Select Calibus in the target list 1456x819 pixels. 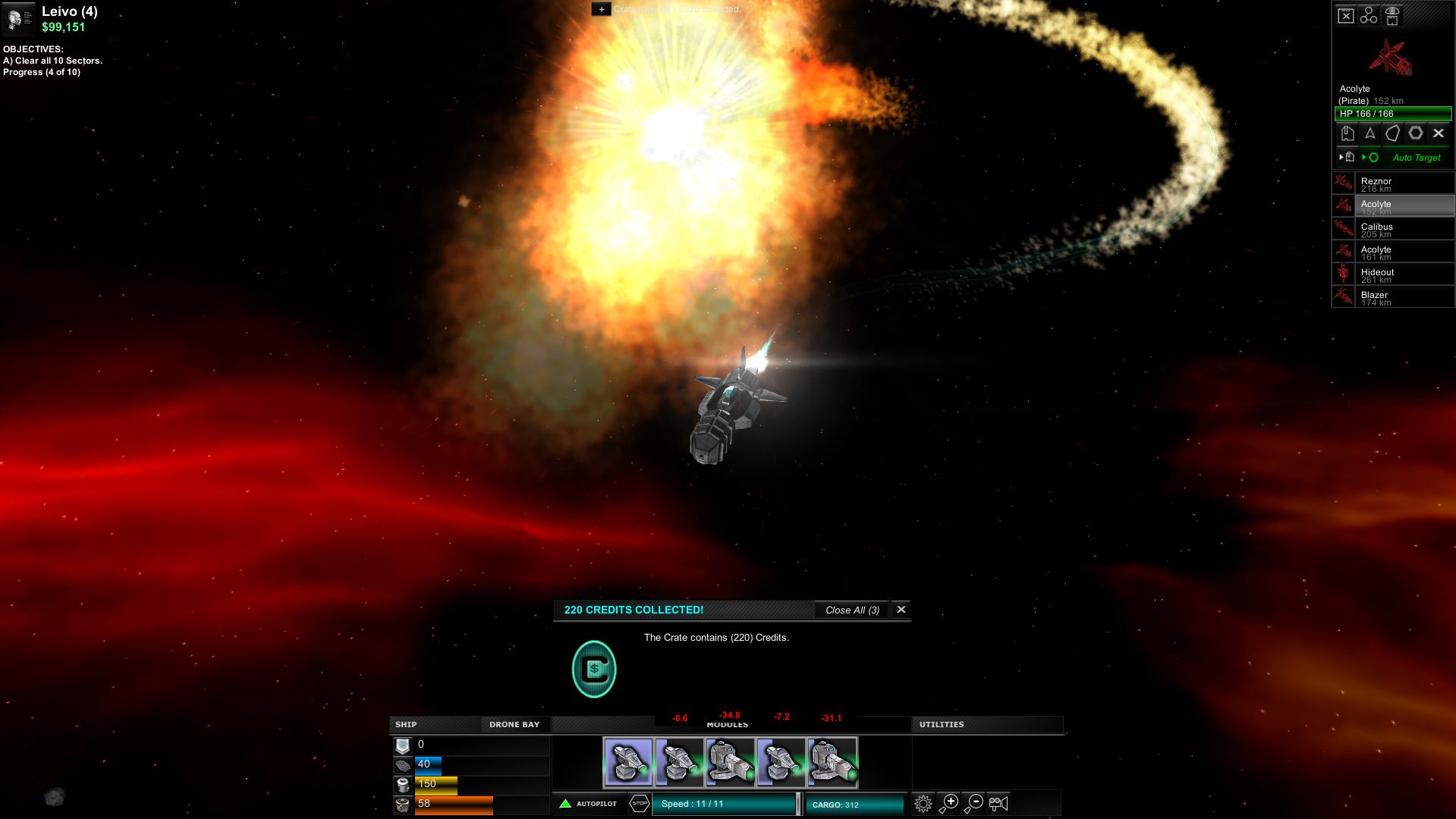pos(1404,228)
